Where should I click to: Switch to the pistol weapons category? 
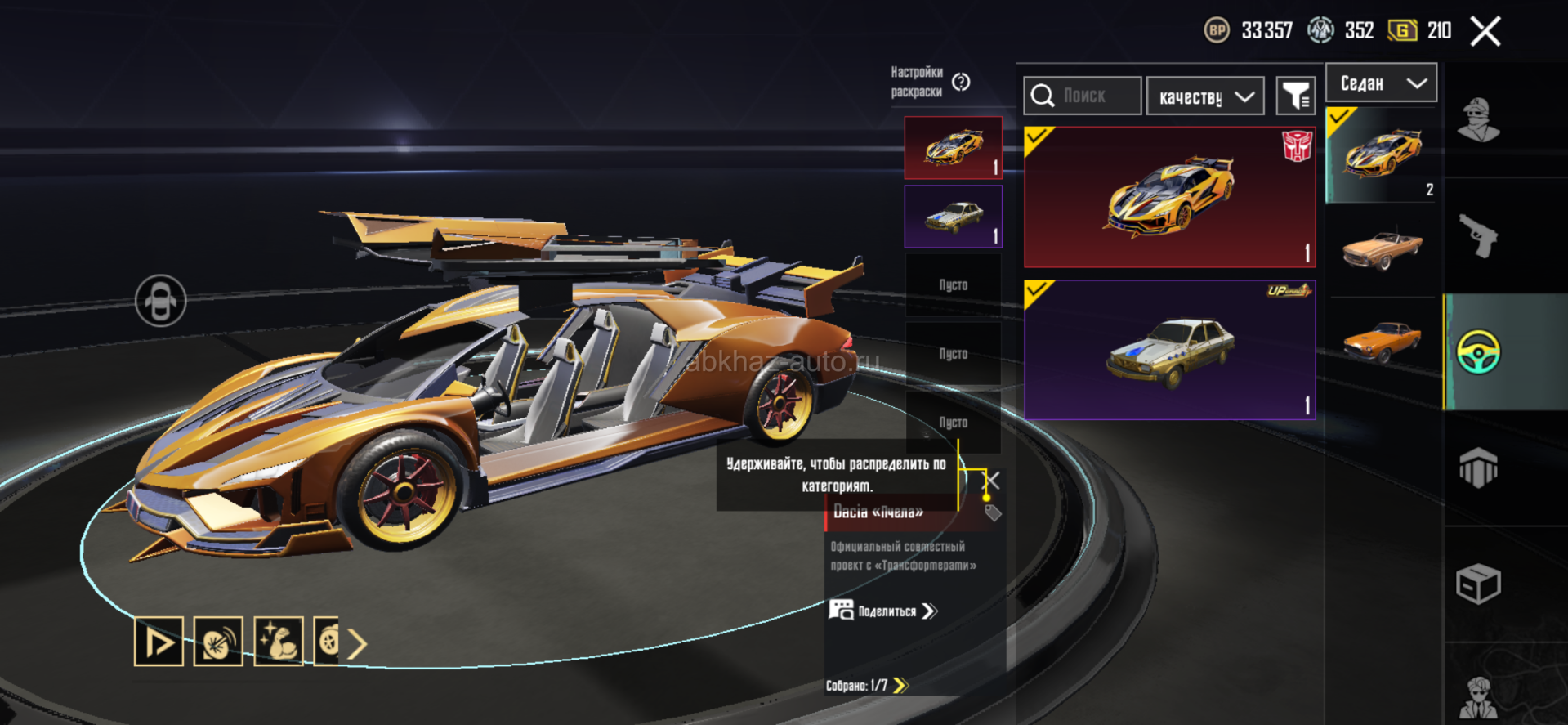coord(1478,236)
